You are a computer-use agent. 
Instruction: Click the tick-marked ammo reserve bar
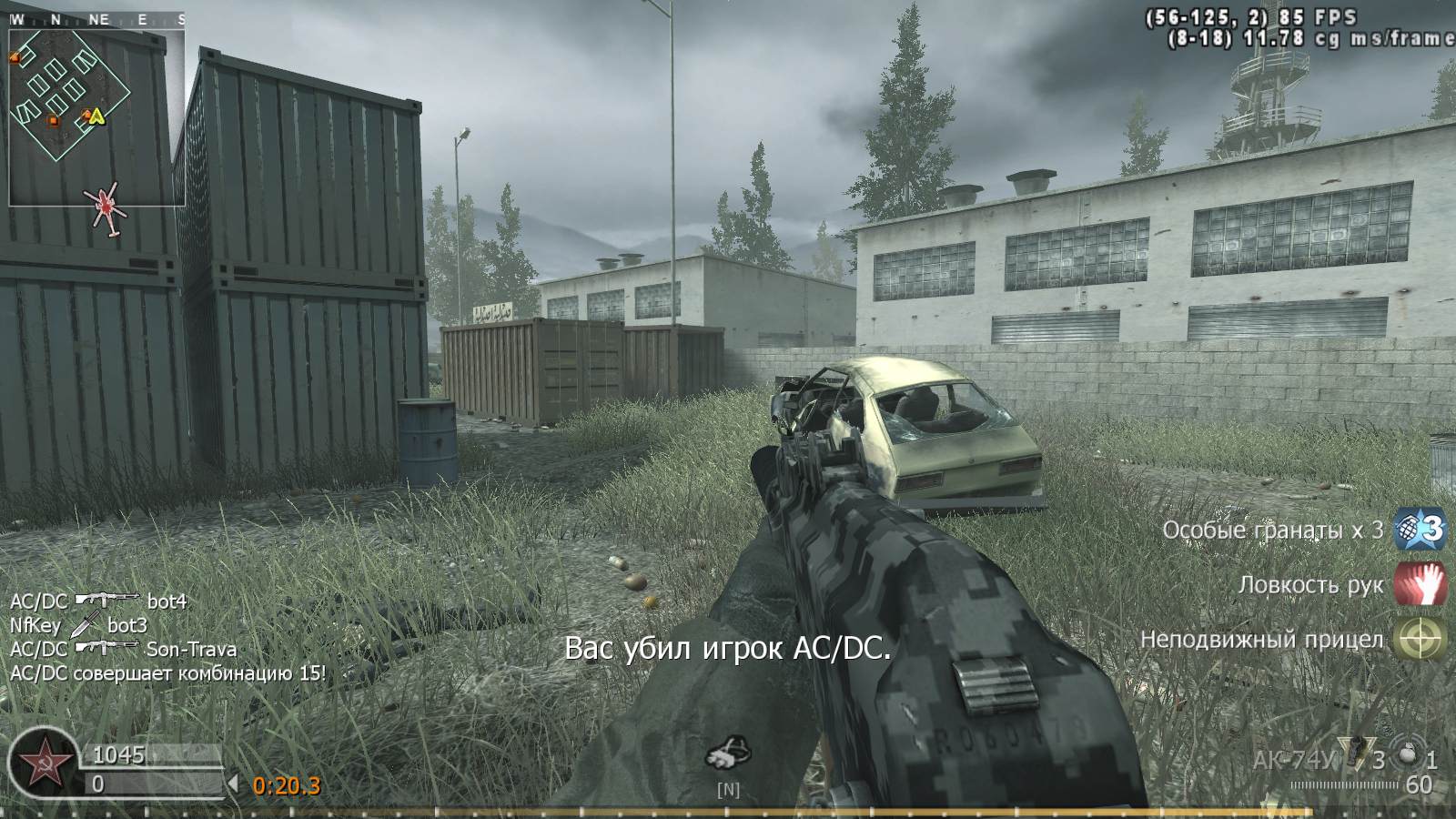pyautogui.click(x=1343, y=784)
